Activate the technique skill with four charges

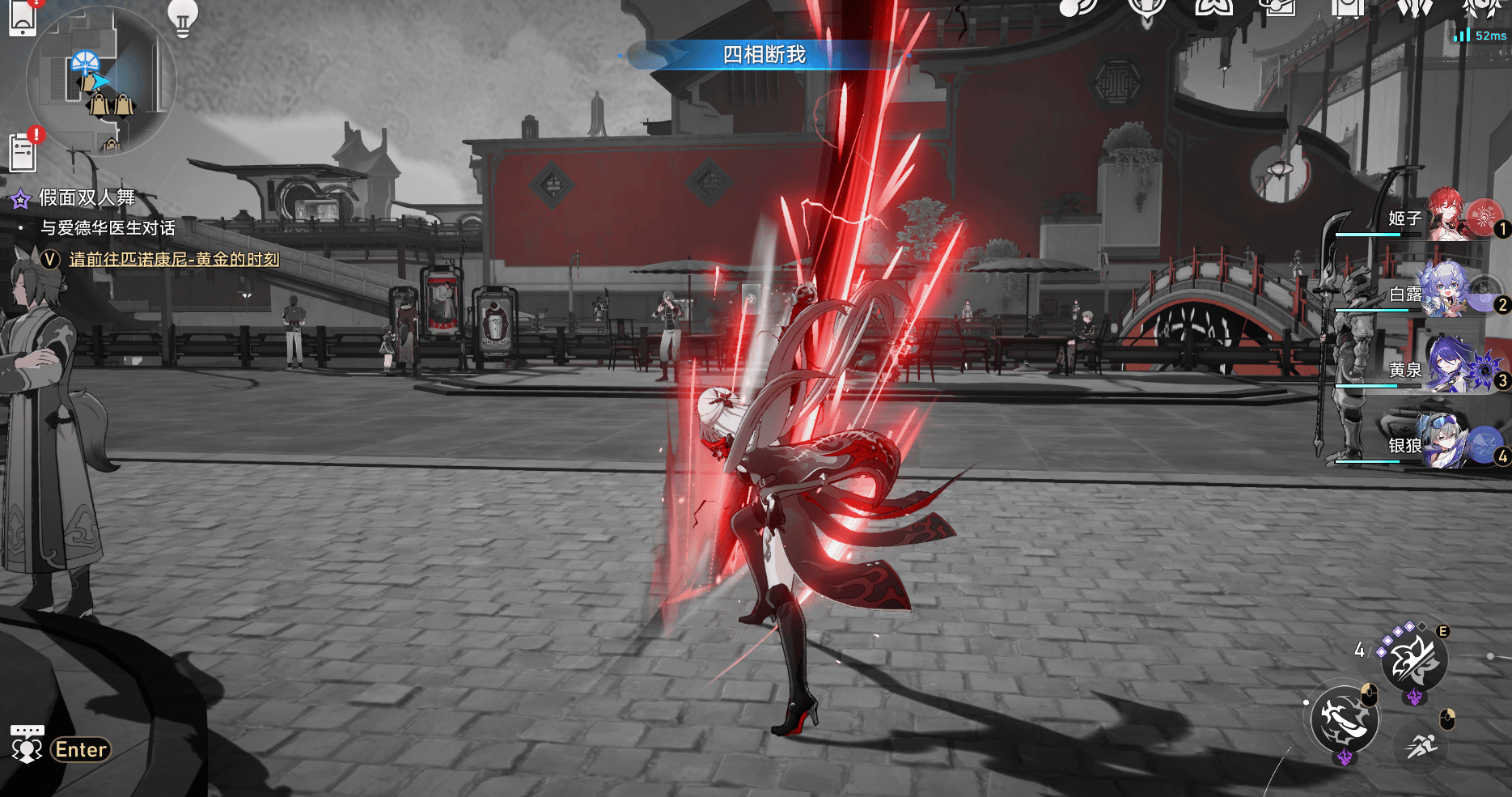point(1414,659)
